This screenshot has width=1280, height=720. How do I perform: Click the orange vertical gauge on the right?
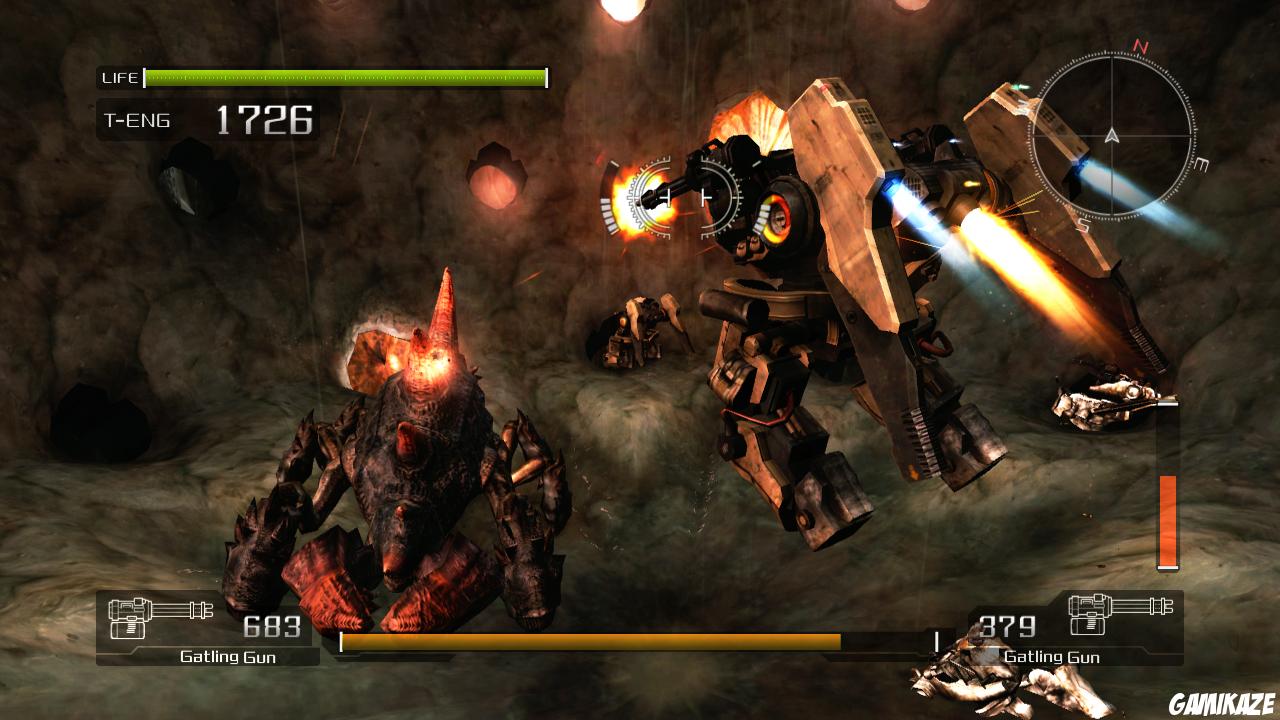(1166, 520)
